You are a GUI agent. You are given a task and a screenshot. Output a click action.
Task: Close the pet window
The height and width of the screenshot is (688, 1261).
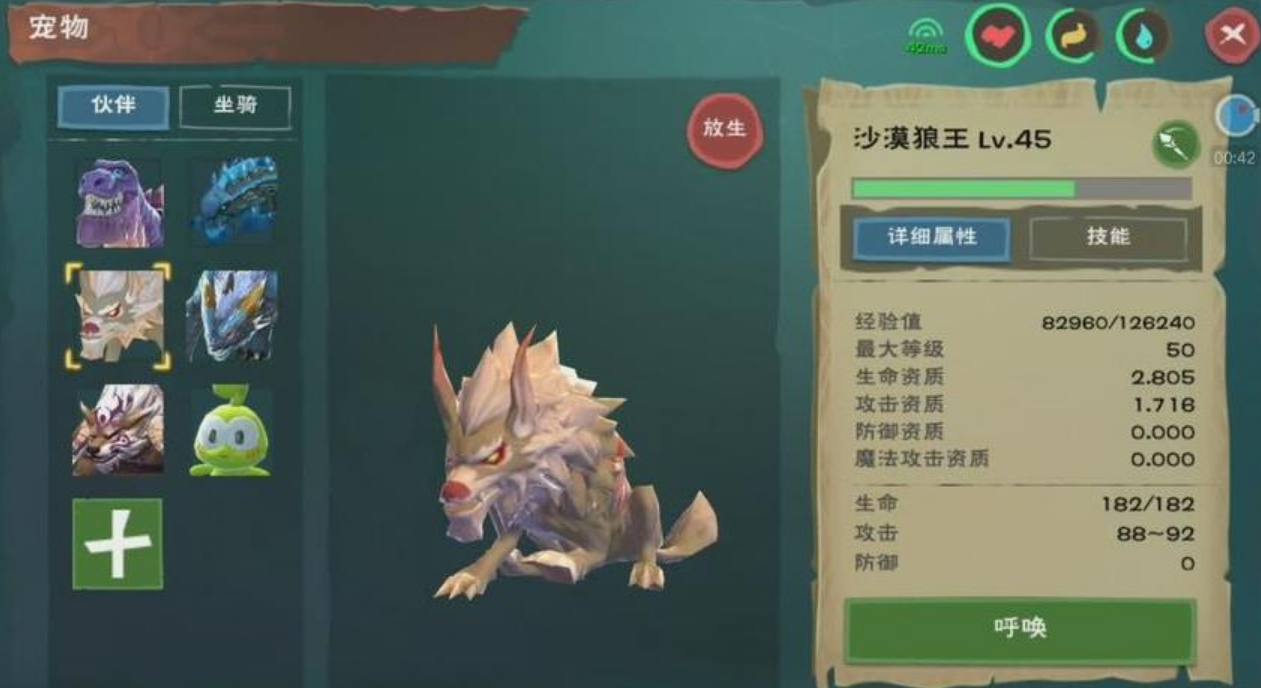[1232, 37]
